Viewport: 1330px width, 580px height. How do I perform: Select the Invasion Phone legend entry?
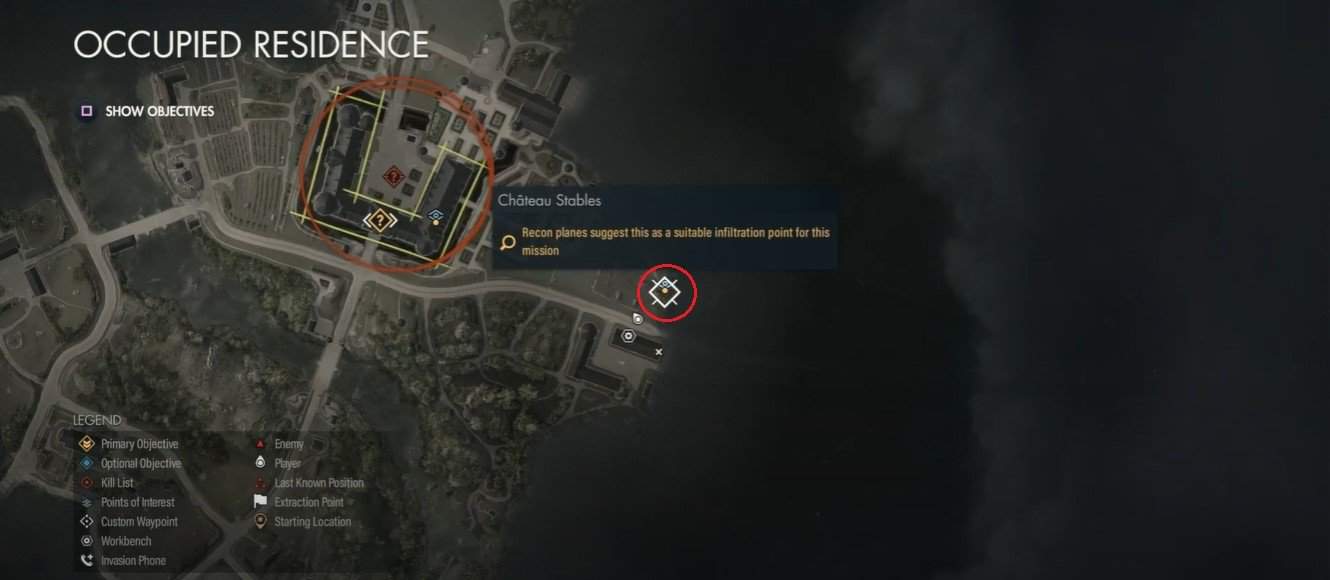[133, 561]
